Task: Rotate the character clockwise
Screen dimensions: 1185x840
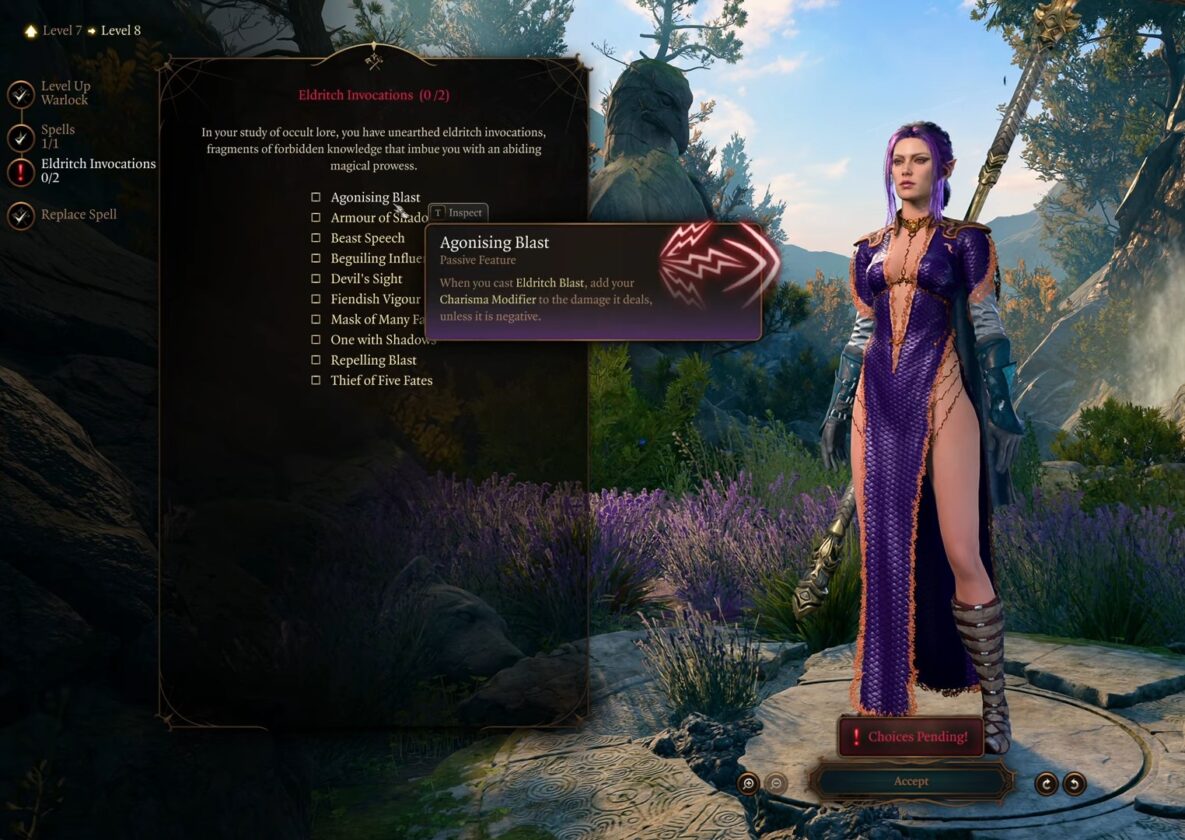Action: (x=1046, y=784)
